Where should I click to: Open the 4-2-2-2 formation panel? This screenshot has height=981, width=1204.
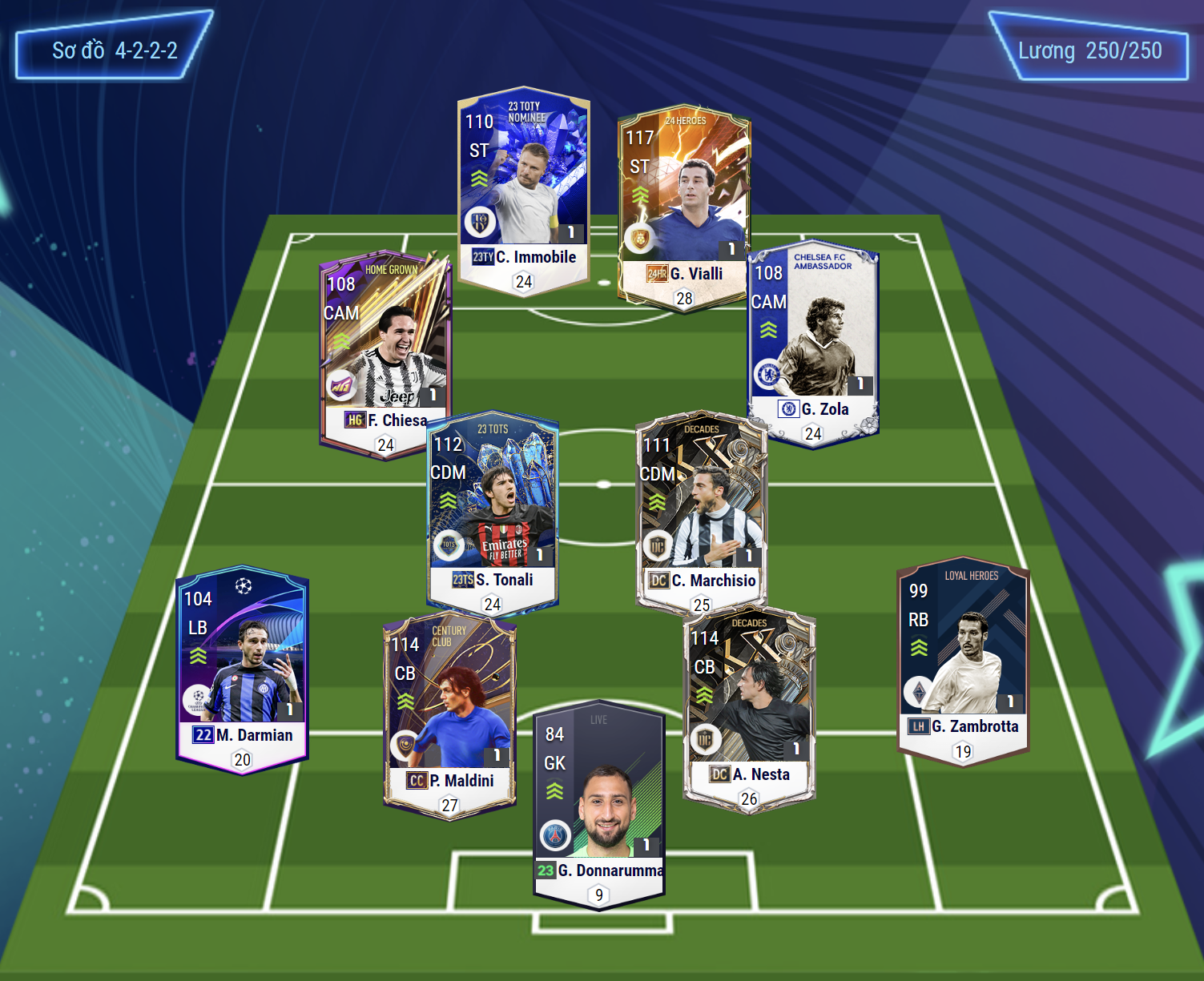coord(115,50)
